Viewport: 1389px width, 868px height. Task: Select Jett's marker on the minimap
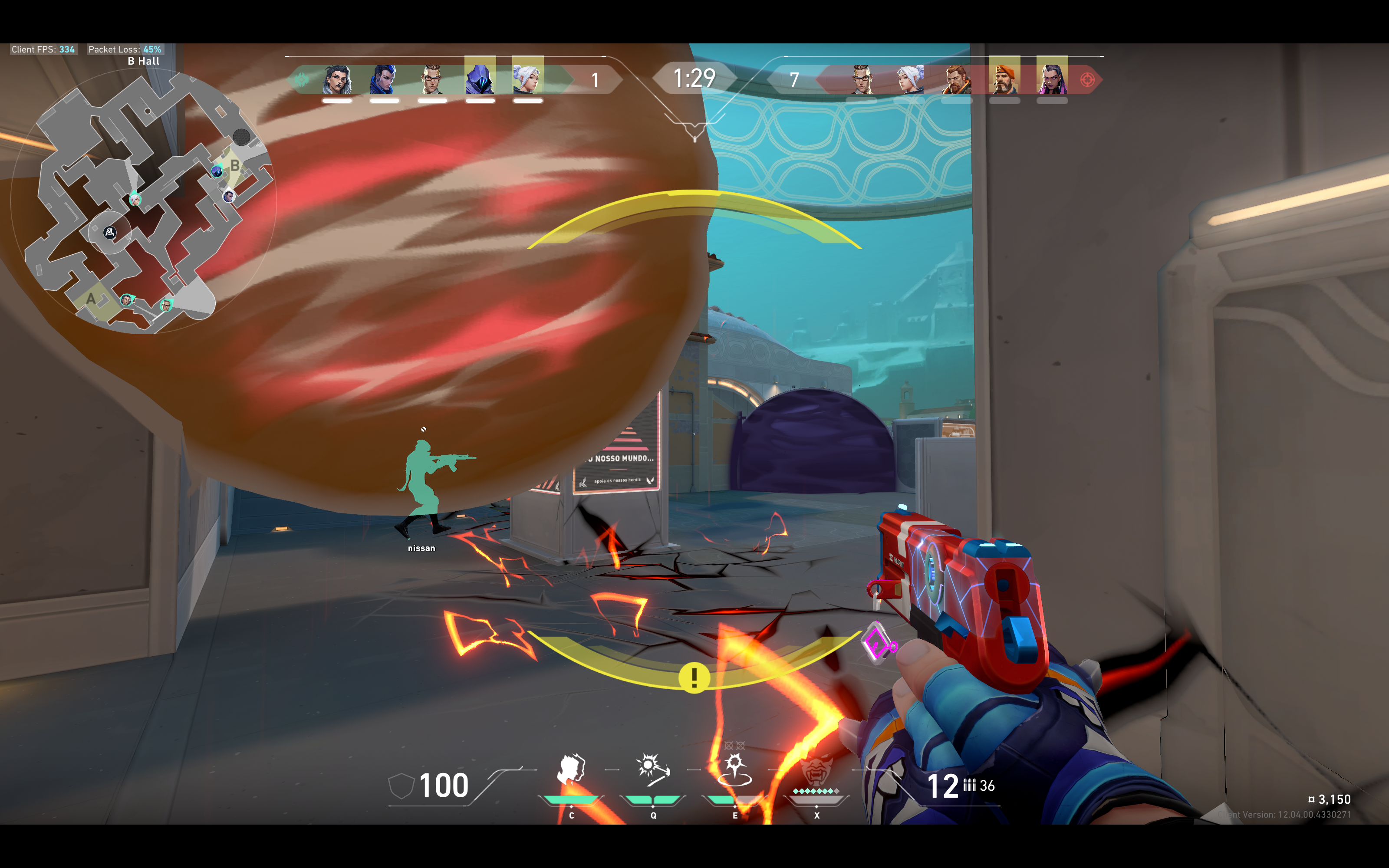[135, 199]
